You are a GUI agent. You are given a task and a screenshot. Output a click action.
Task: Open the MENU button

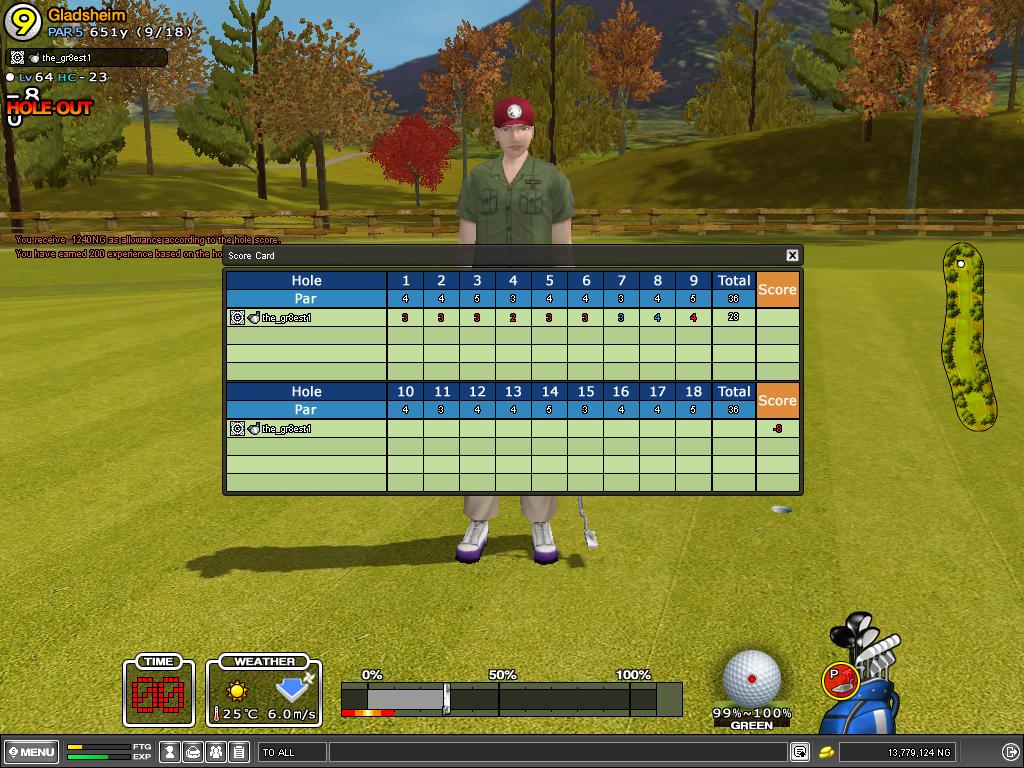pyautogui.click(x=30, y=752)
